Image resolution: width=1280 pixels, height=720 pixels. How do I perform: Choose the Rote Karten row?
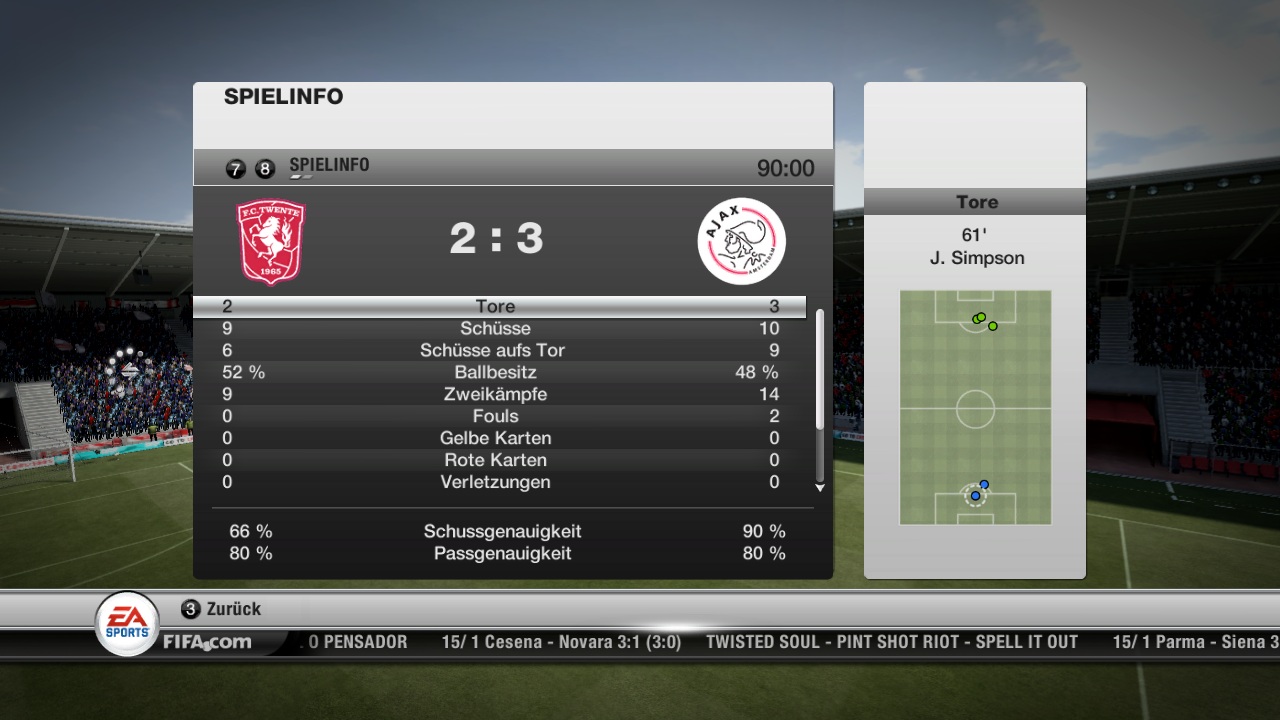pyautogui.click(x=497, y=460)
